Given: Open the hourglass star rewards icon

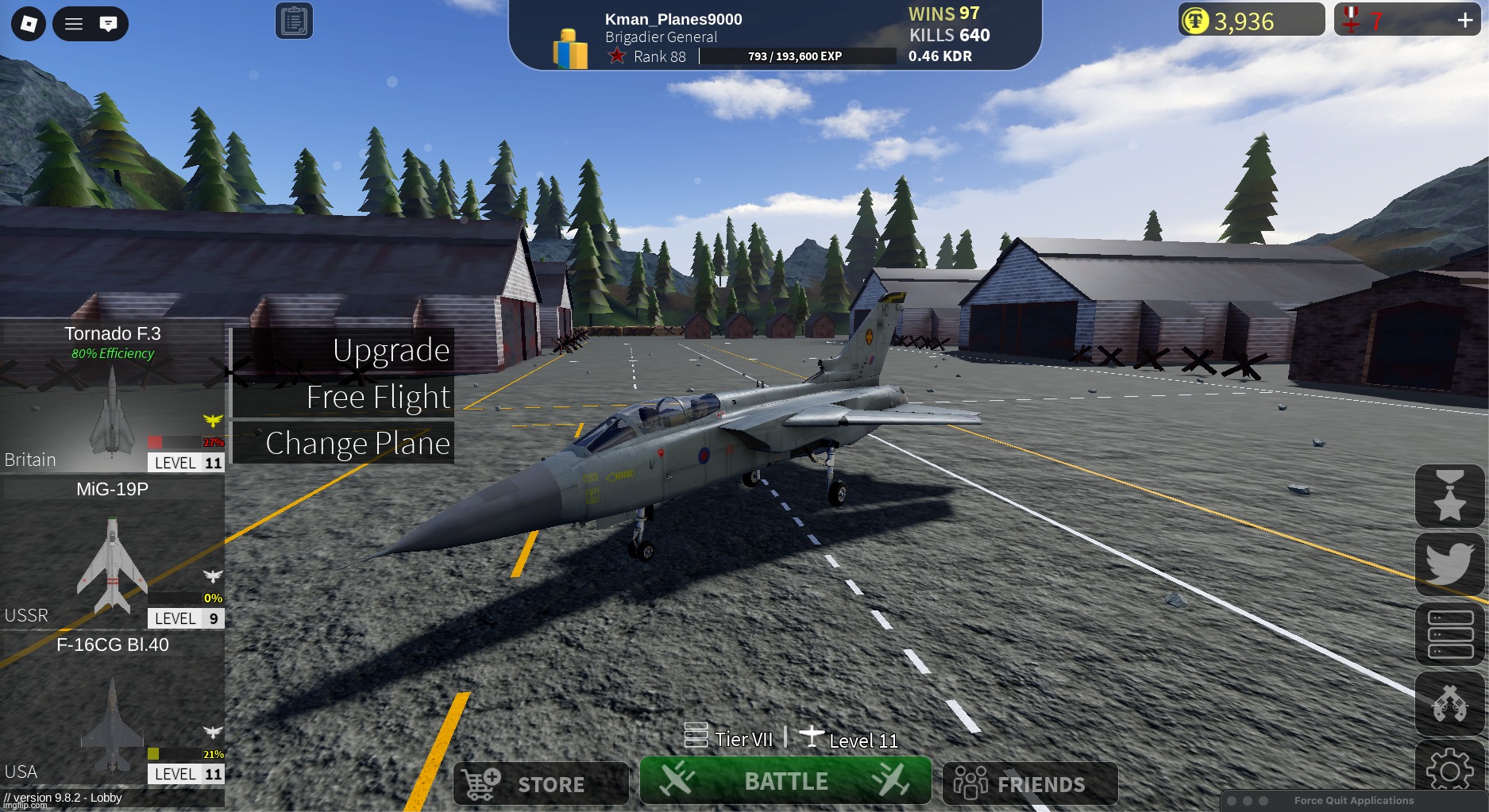Looking at the screenshot, I should (x=1449, y=496).
